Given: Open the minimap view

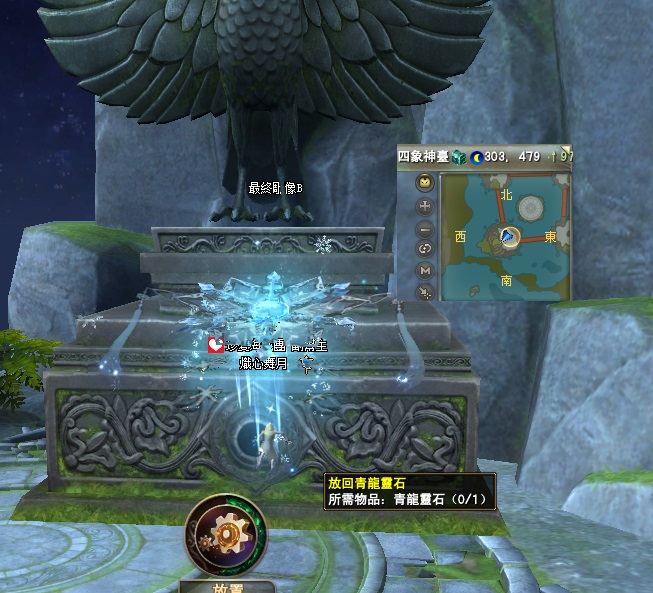Looking at the screenshot, I should tap(507, 236).
